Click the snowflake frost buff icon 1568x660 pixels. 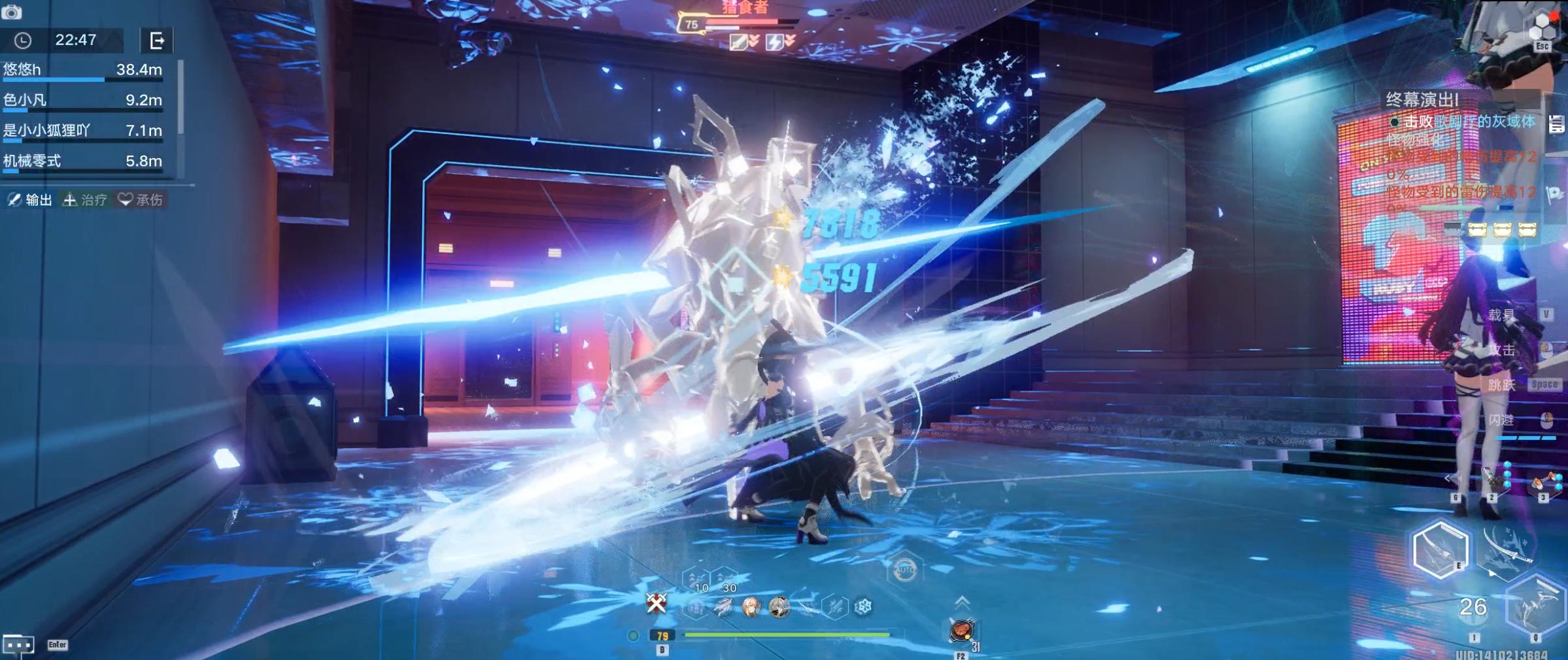tap(863, 607)
